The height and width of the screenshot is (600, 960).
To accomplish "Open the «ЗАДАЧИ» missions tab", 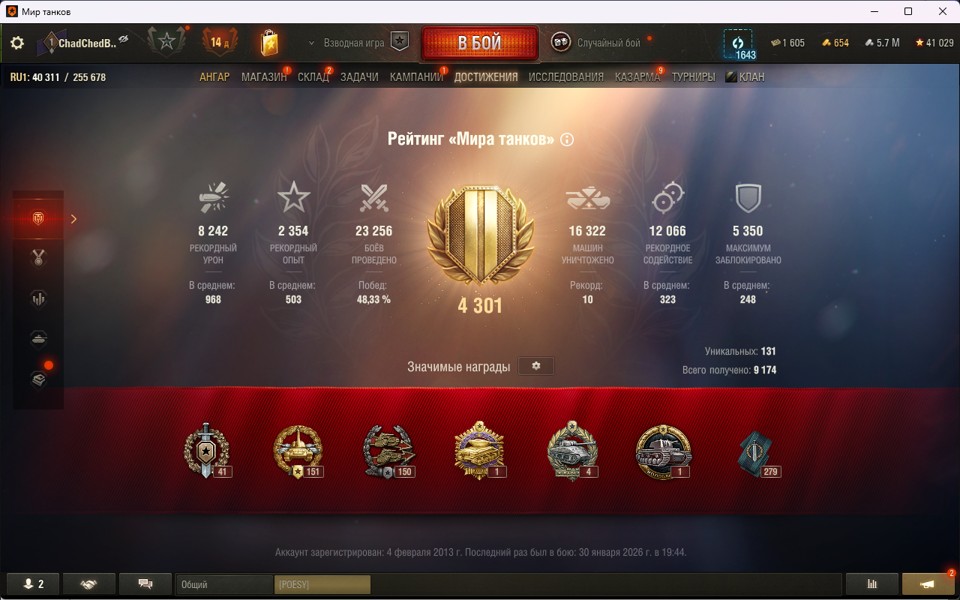I will (359, 77).
